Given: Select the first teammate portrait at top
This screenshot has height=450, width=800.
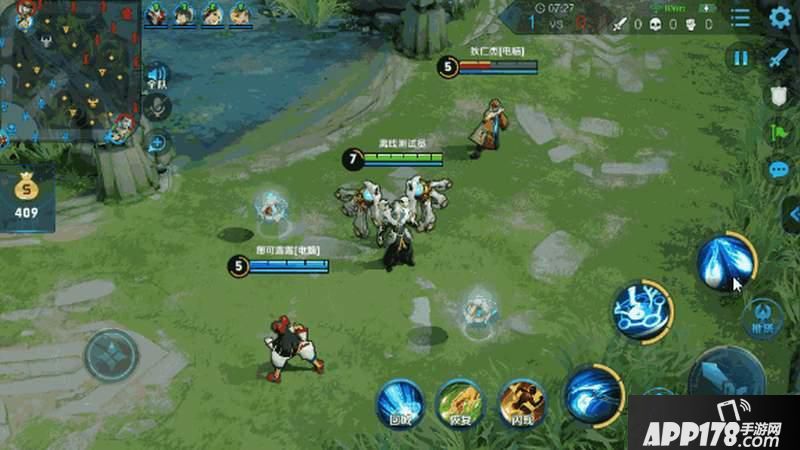Looking at the screenshot, I should click(x=156, y=14).
